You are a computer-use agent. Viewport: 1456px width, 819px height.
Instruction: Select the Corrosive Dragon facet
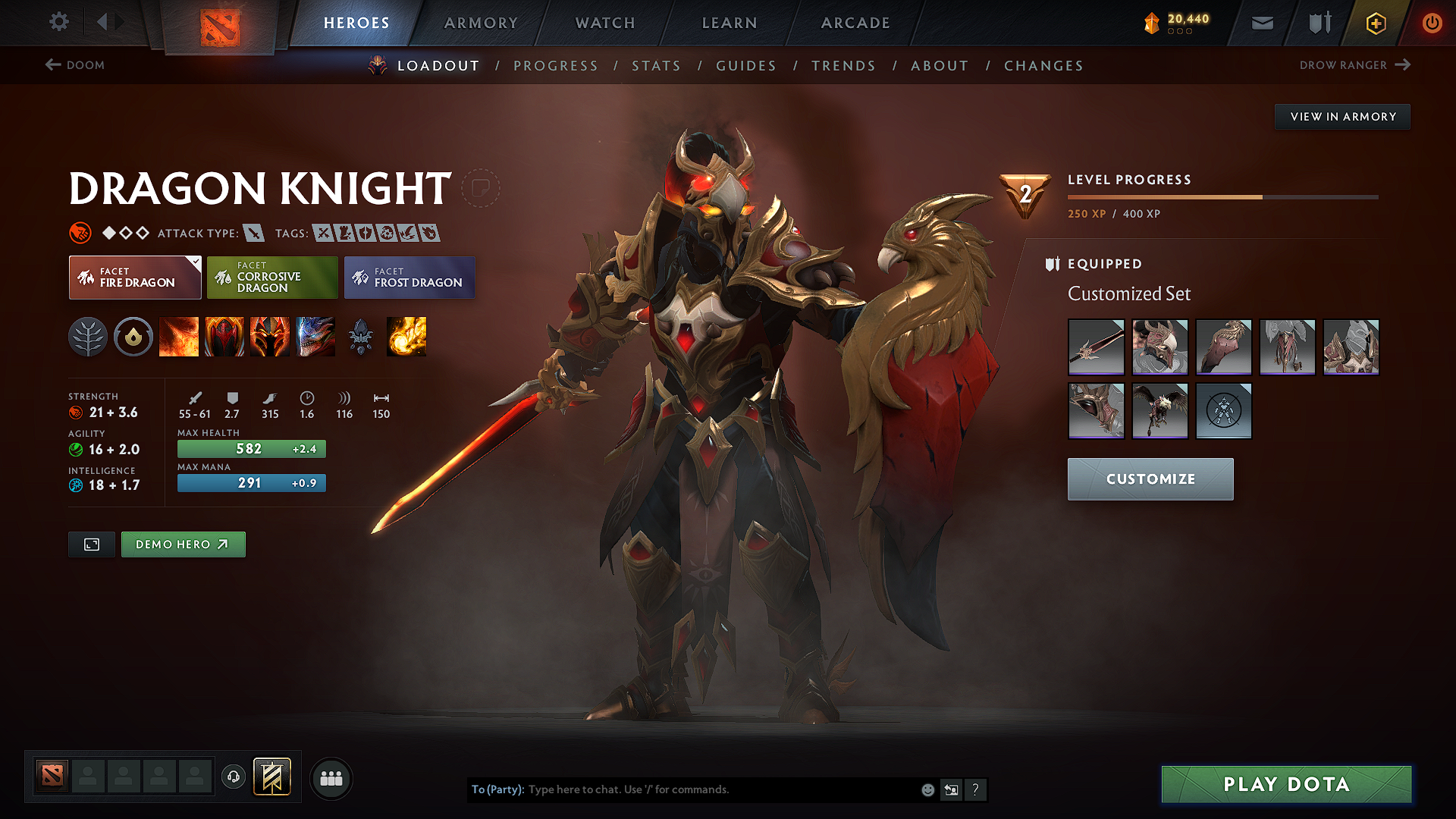coord(272,278)
